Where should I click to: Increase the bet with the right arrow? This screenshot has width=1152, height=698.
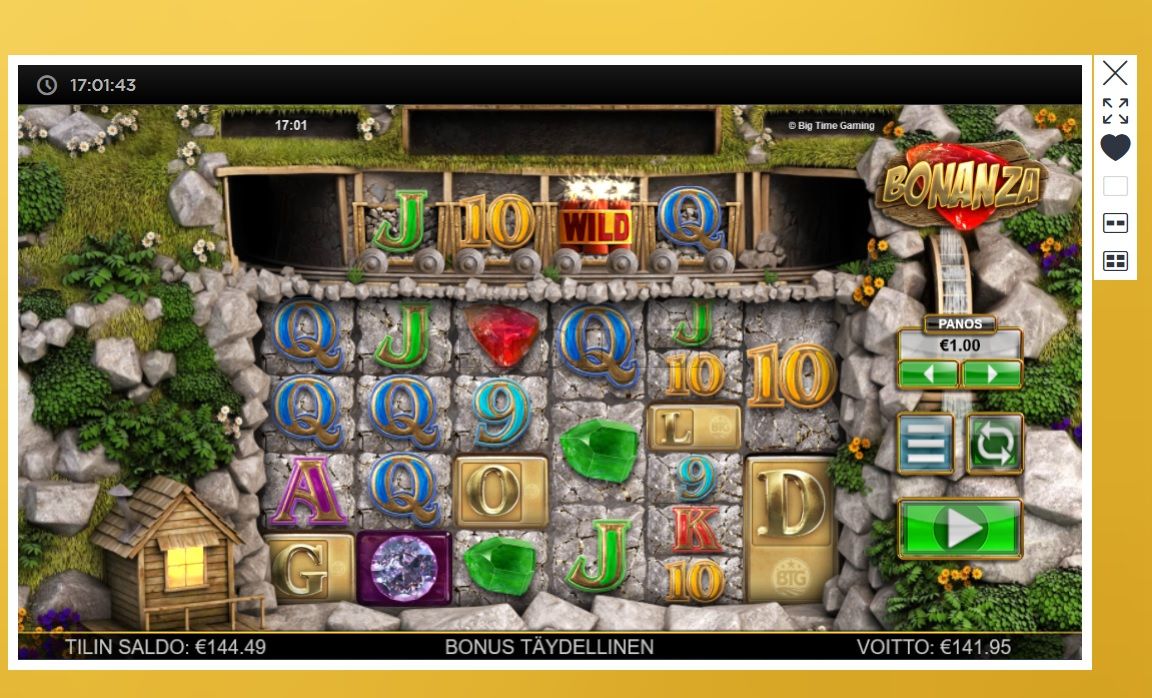(x=991, y=374)
